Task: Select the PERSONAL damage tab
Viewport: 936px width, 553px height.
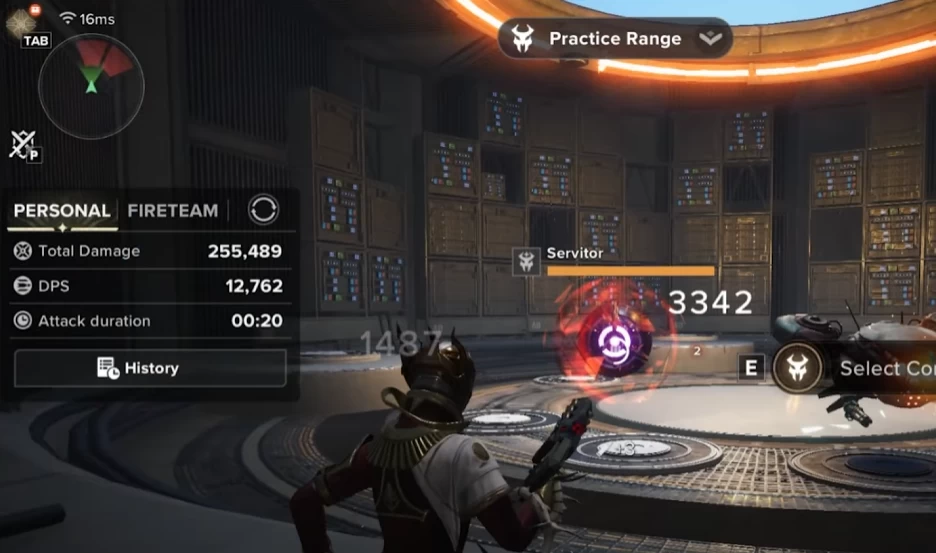Action: coord(62,210)
